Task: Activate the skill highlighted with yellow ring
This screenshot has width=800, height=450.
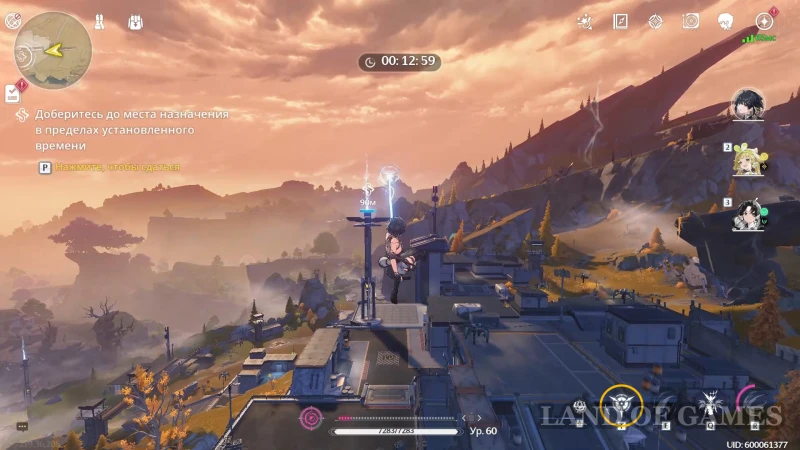Action: pos(620,405)
